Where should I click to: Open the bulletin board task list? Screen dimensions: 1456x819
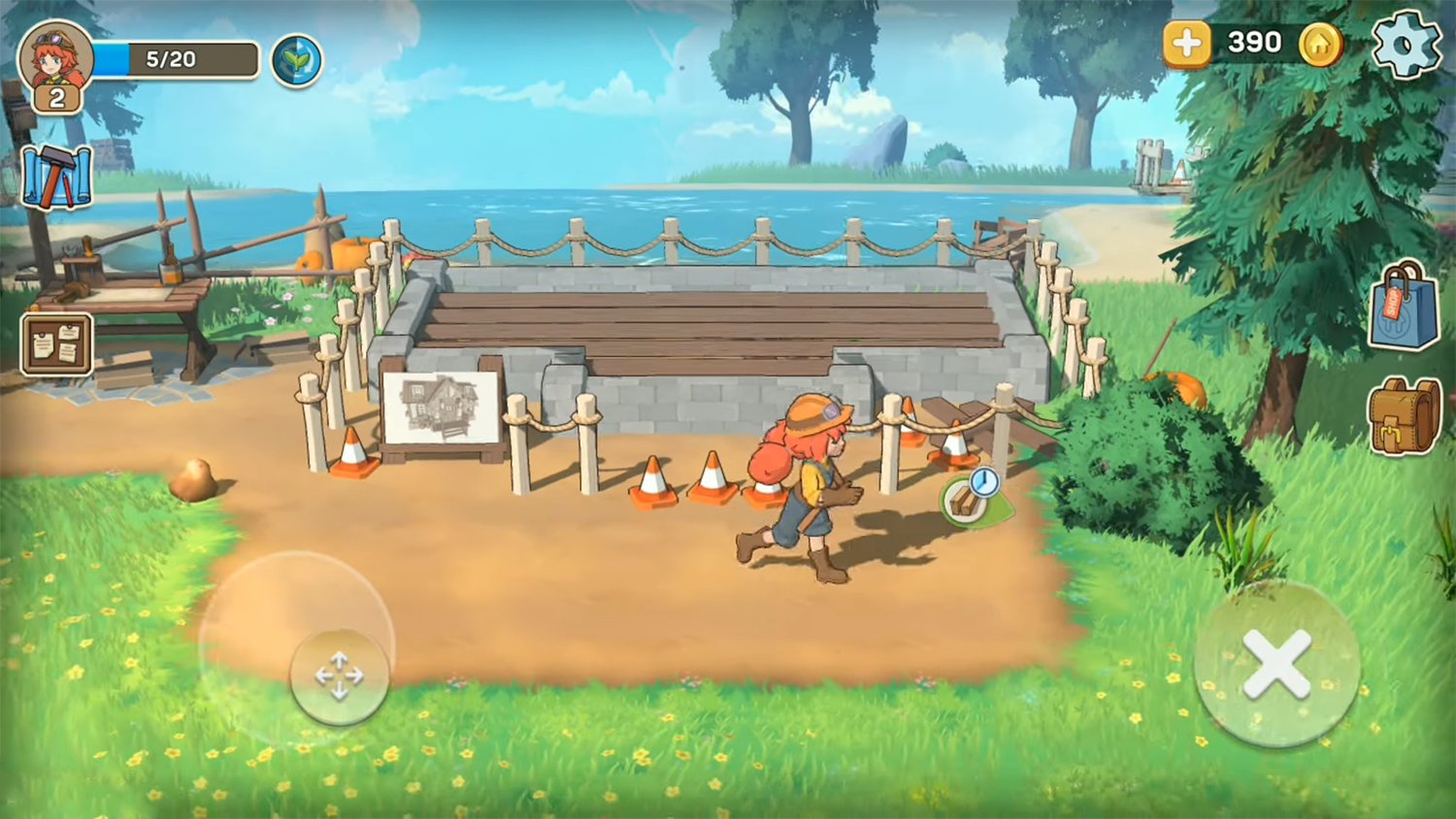56,344
